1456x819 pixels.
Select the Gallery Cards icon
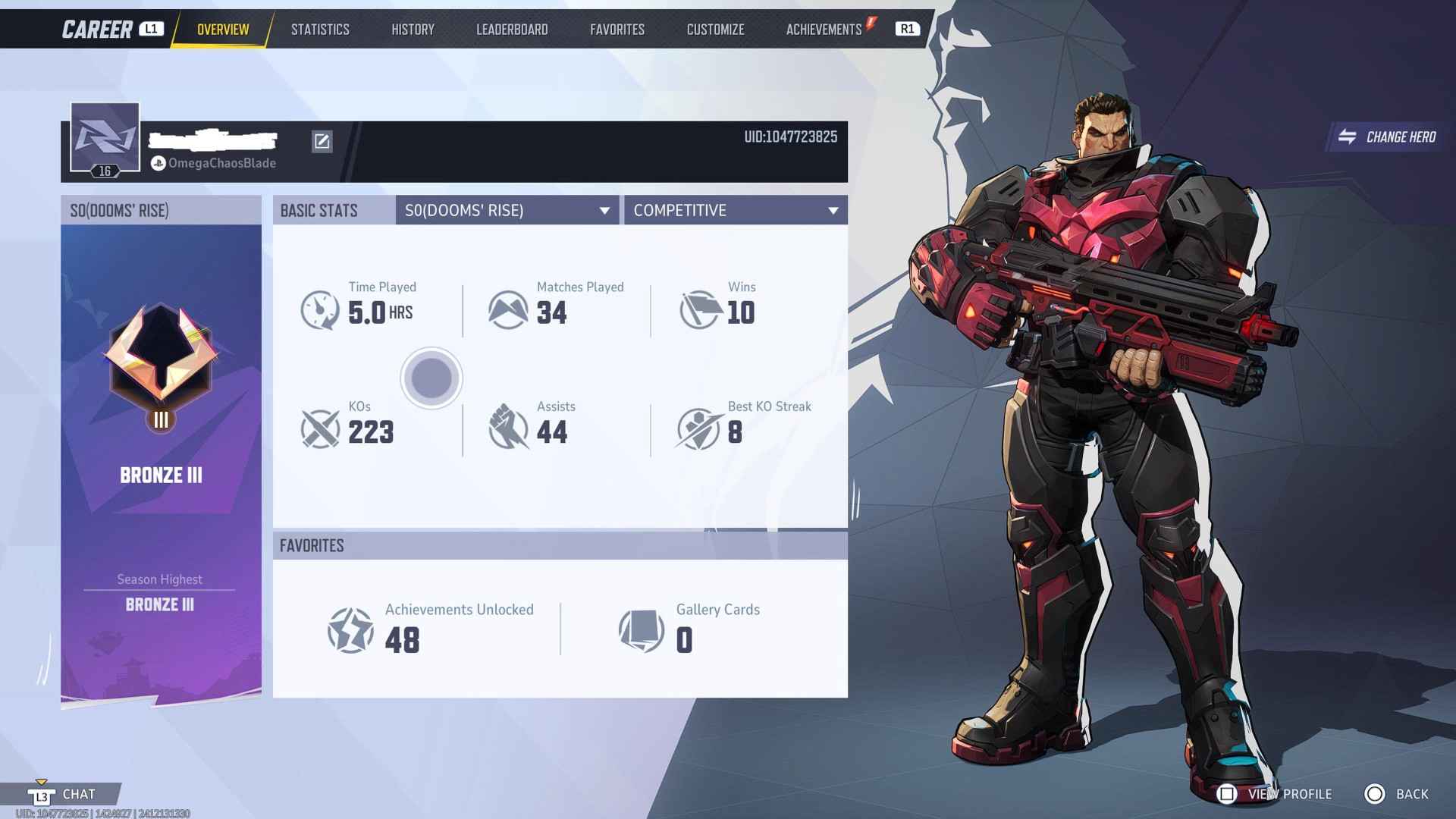[641, 630]
